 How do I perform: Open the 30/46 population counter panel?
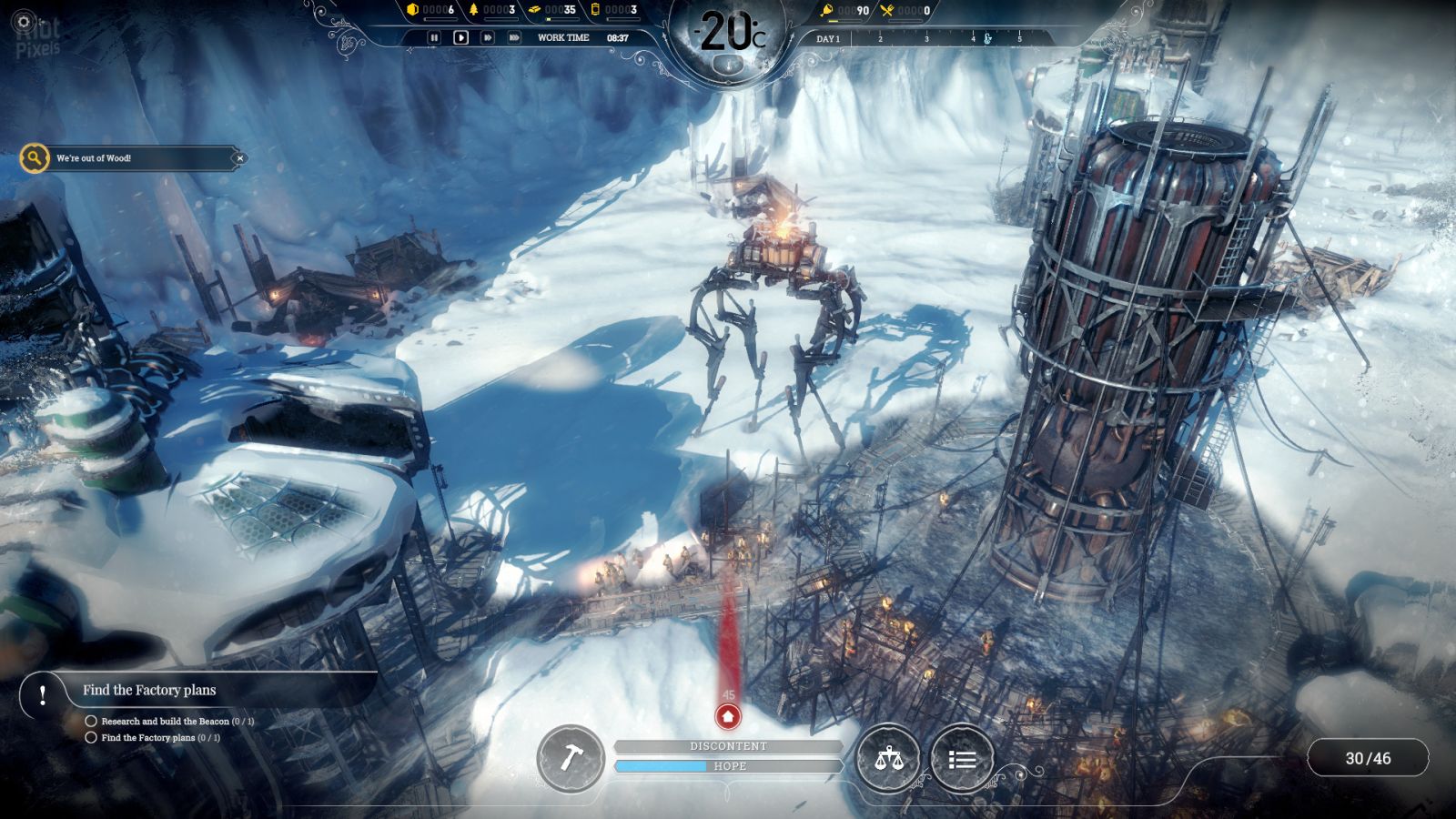[x=1368, y=758]
